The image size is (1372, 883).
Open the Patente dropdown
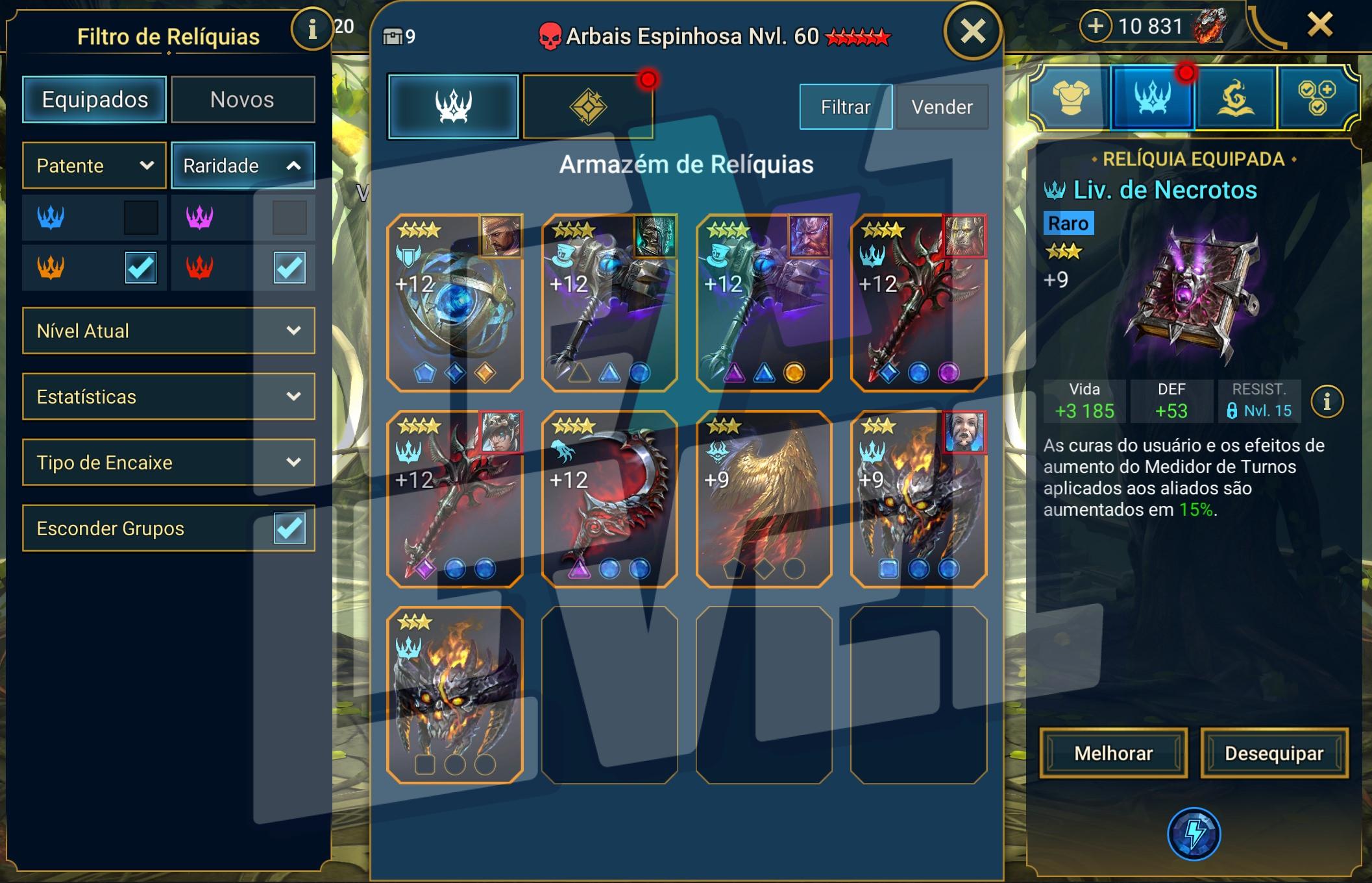tap(95, 165)
